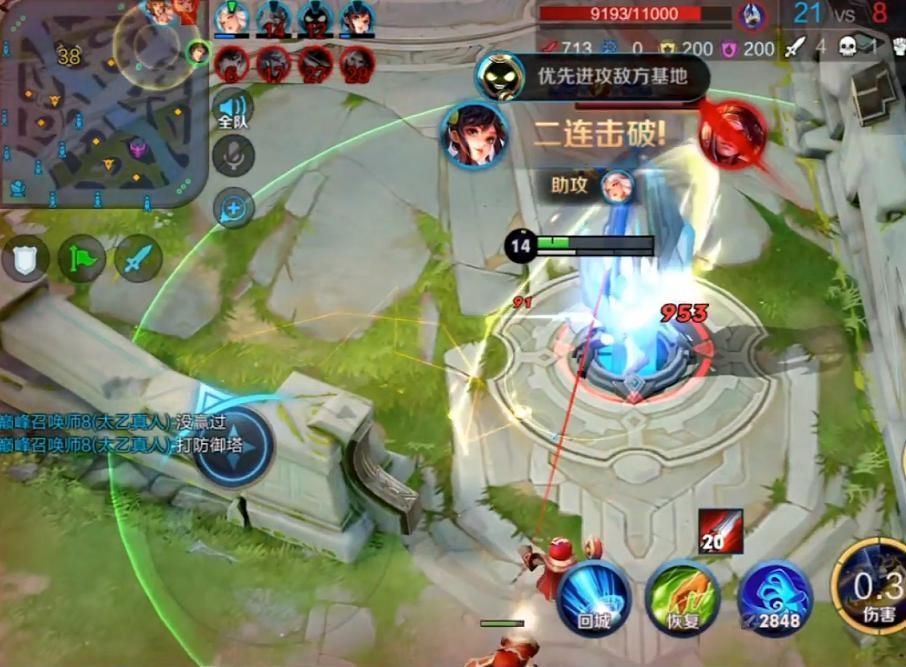Viewport: 906px width, 667px height.
Task: Select the targeted enemy base portrait icon
Action: (751, 16)
